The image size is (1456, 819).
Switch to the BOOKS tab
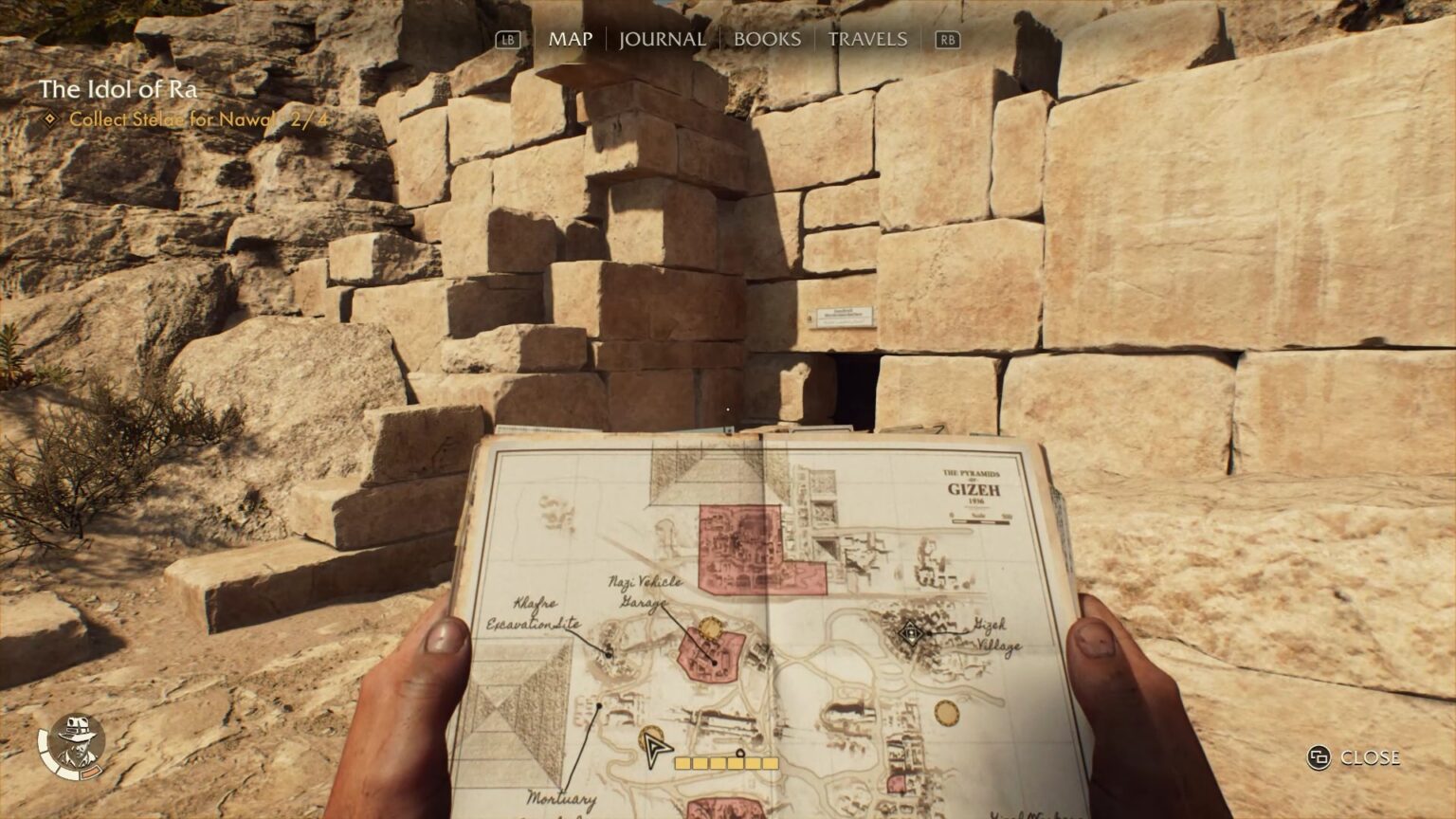766,40
